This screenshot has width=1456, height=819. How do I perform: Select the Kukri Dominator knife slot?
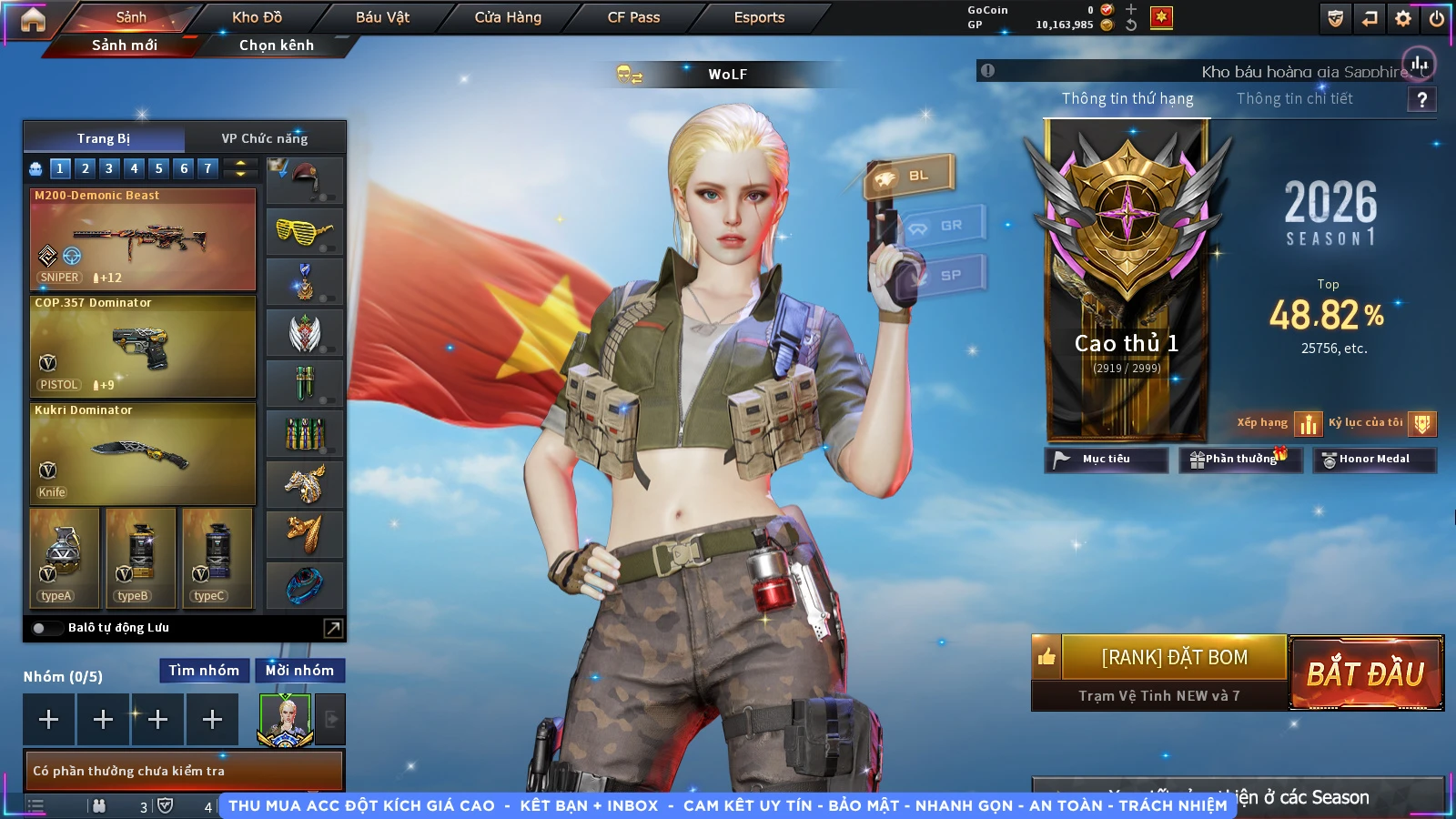tap(143, 454)
